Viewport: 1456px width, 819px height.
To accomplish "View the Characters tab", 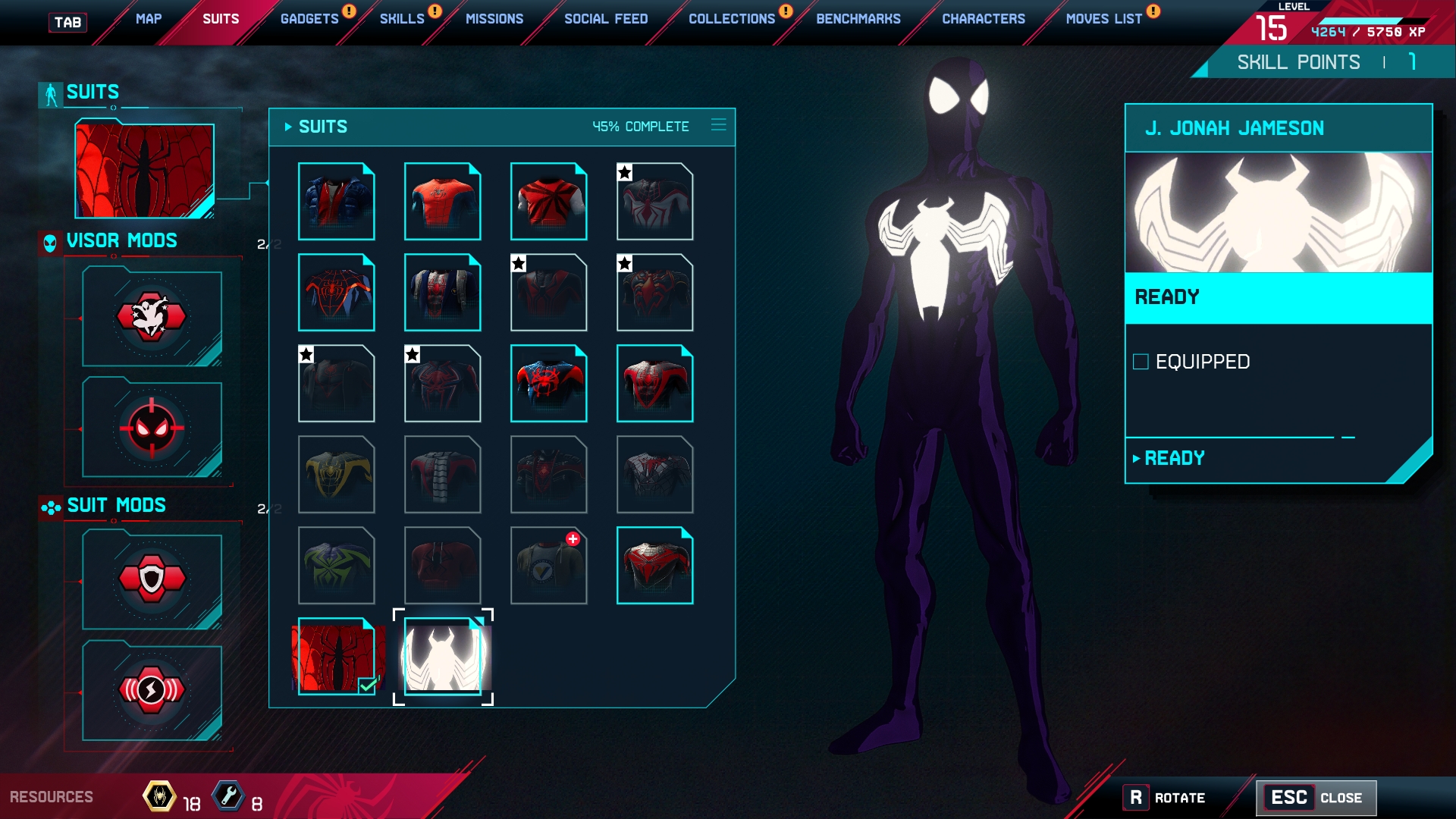I will click(x=984, y=19).
